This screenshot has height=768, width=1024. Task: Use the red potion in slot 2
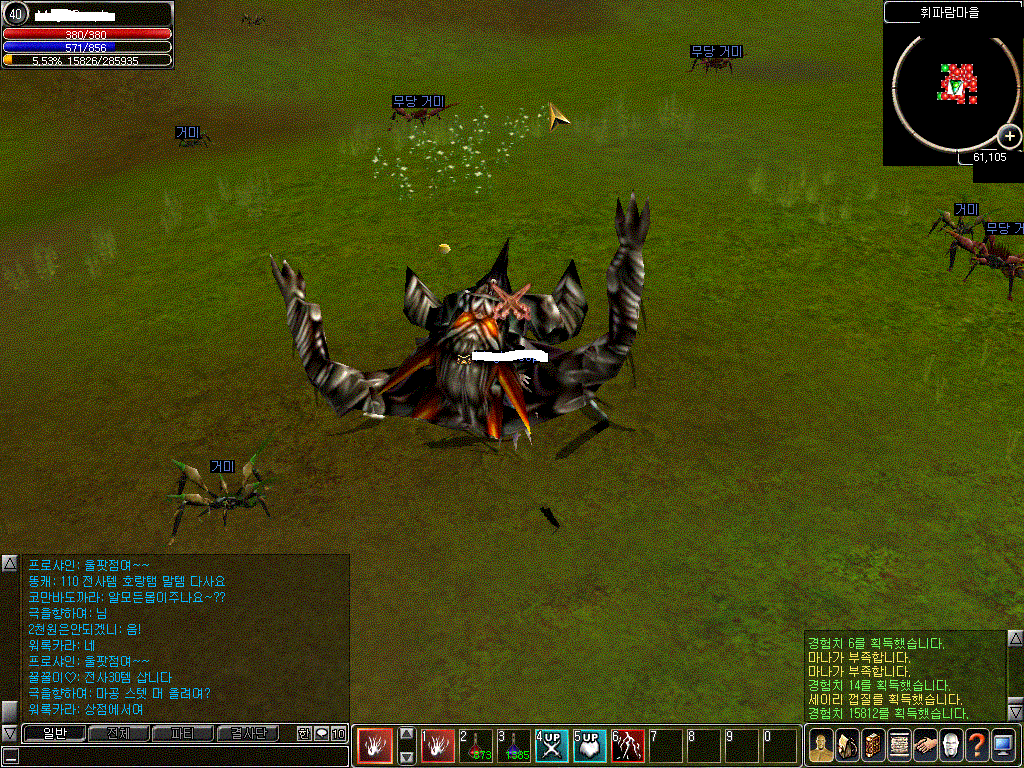click(x=475, y=746)
